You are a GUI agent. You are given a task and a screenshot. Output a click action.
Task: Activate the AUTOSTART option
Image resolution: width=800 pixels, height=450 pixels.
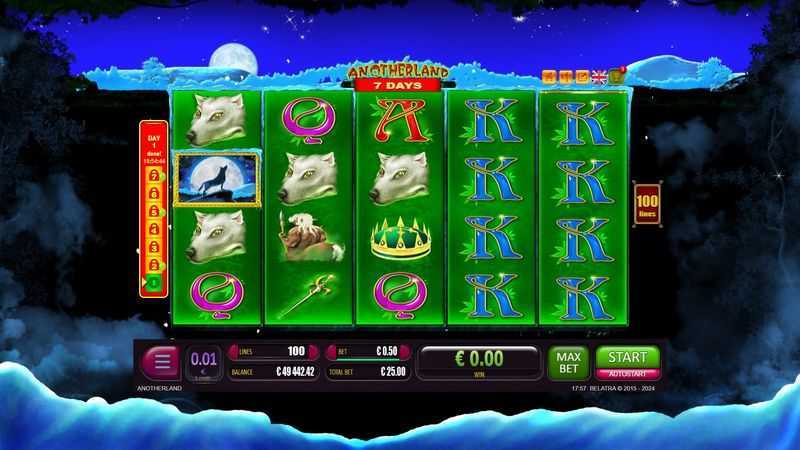point(628,372)
